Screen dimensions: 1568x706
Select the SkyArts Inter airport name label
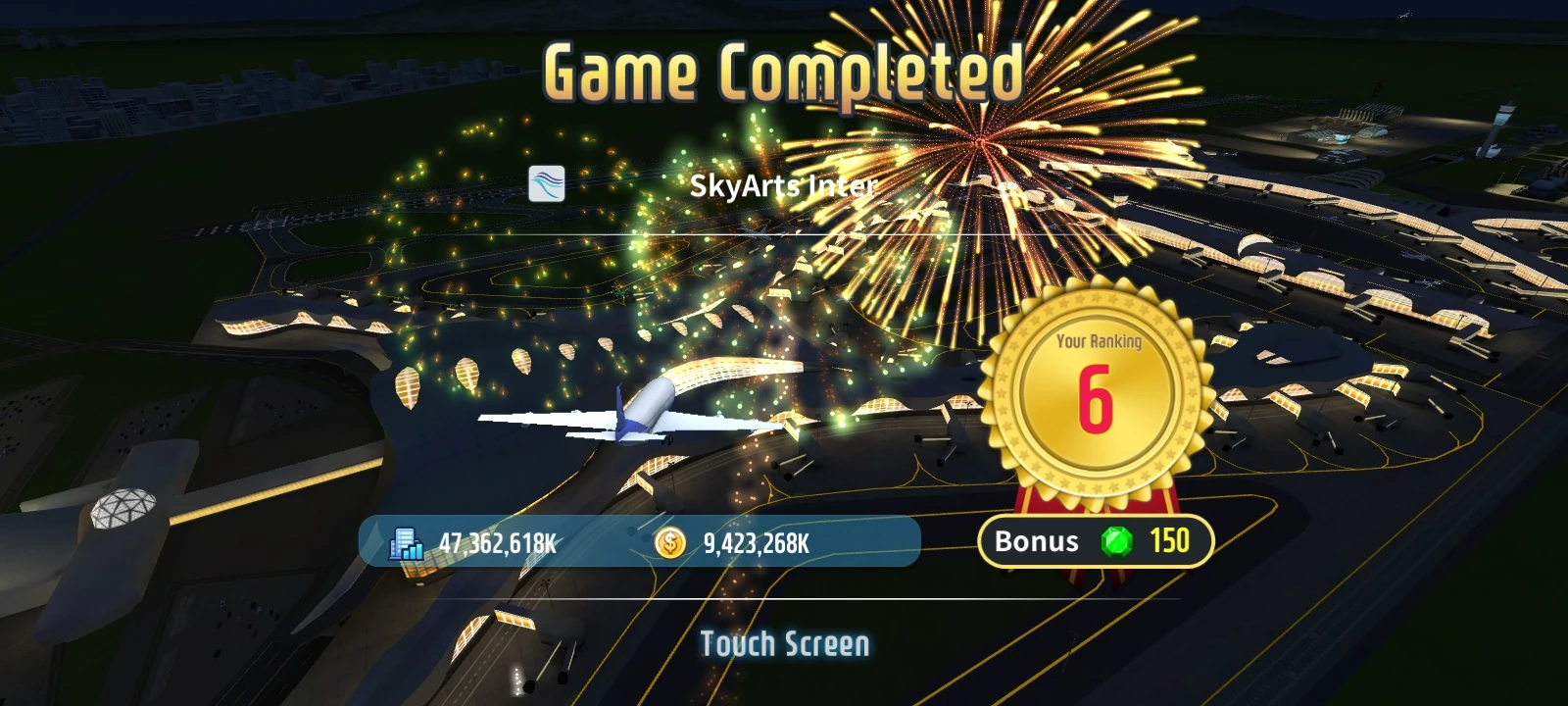point(784,185)
